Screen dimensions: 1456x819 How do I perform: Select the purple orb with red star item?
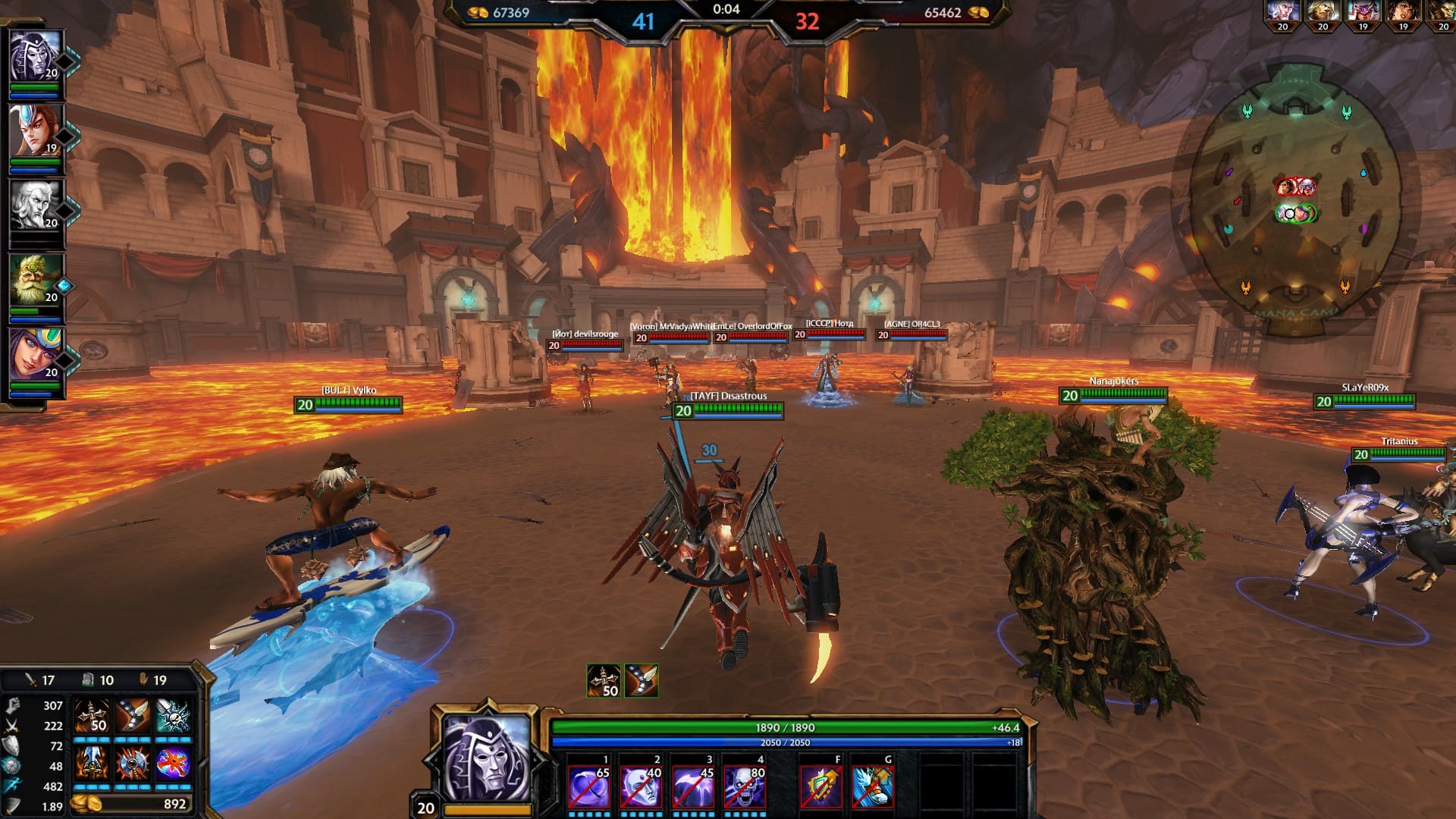pyautogui.click(x=173, y=763)
